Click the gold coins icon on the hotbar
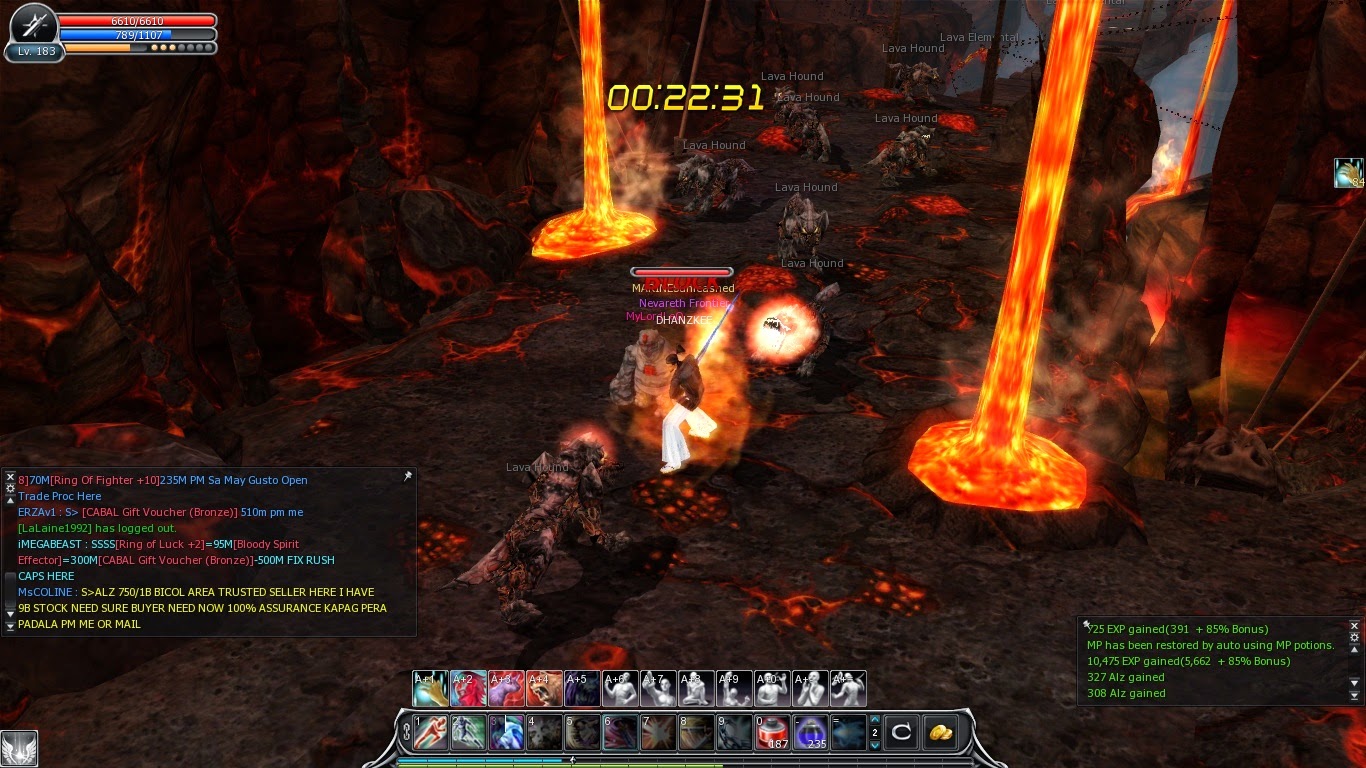The width and height of the screenshot is (1366, 768). click(940, 732)
